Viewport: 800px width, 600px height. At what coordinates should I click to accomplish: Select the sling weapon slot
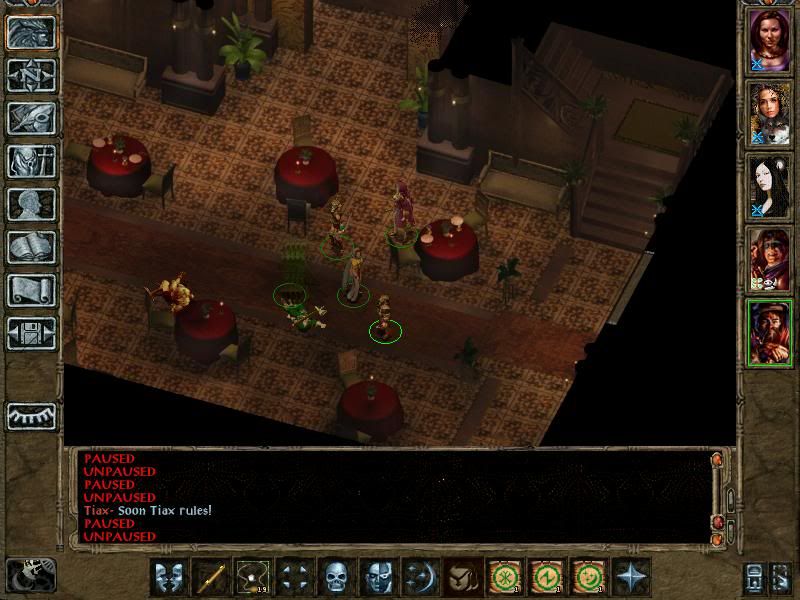252,577
